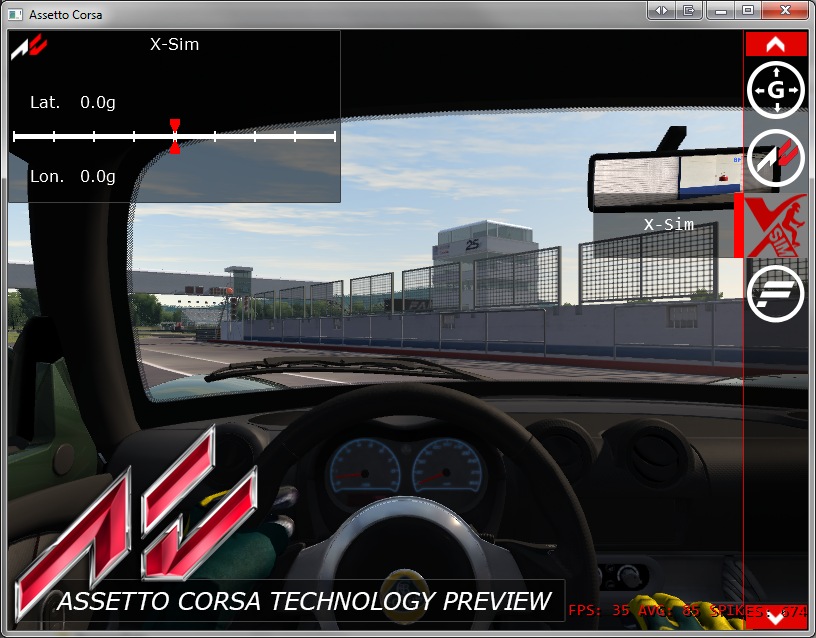Select the Assetto Corsa logo app icon
The width and height of the screenshot is (816, 638).
pyautogui.click(x=776, y=158)
